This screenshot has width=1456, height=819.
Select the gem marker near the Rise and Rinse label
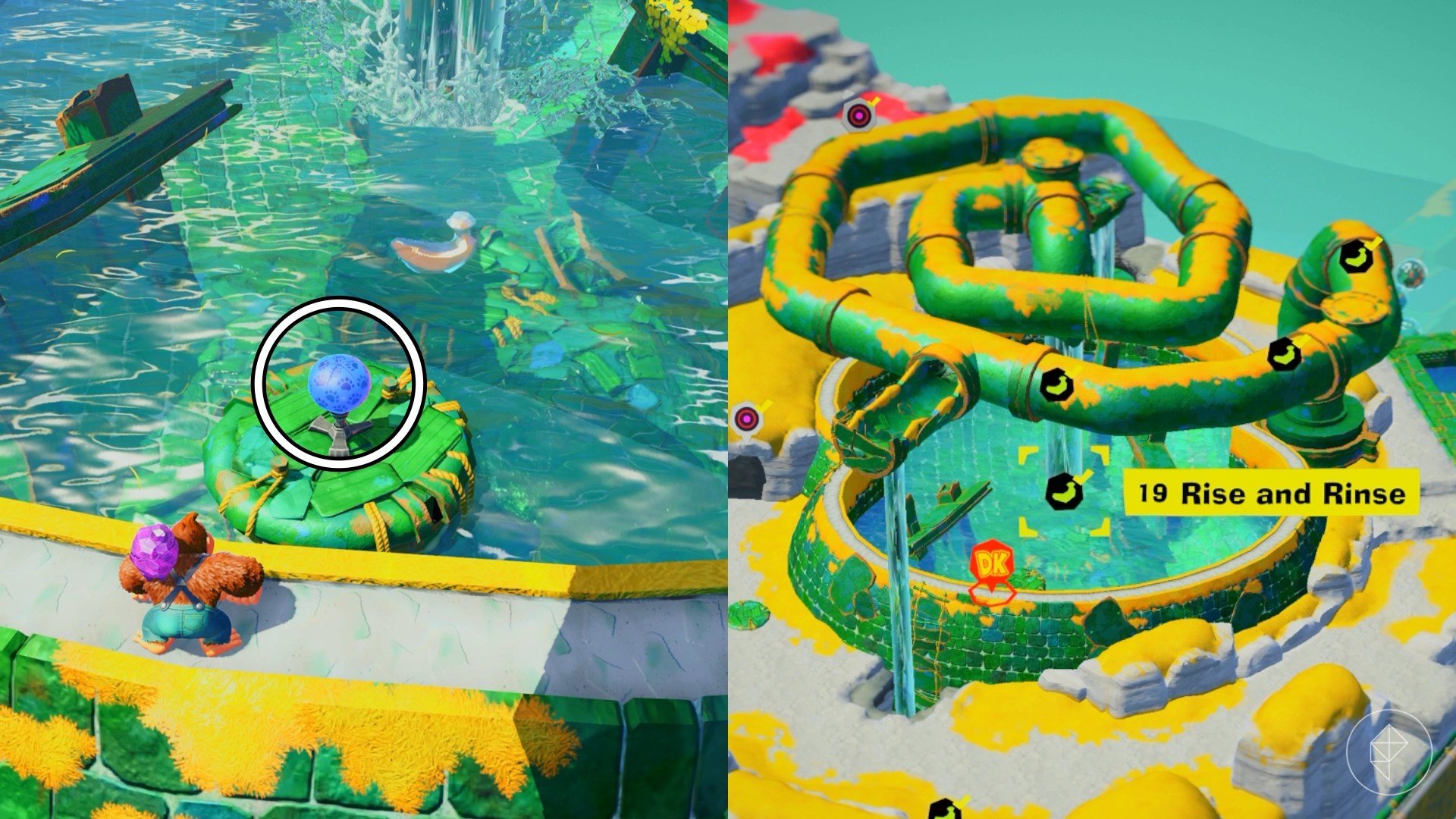click(x=1065, y=491)
